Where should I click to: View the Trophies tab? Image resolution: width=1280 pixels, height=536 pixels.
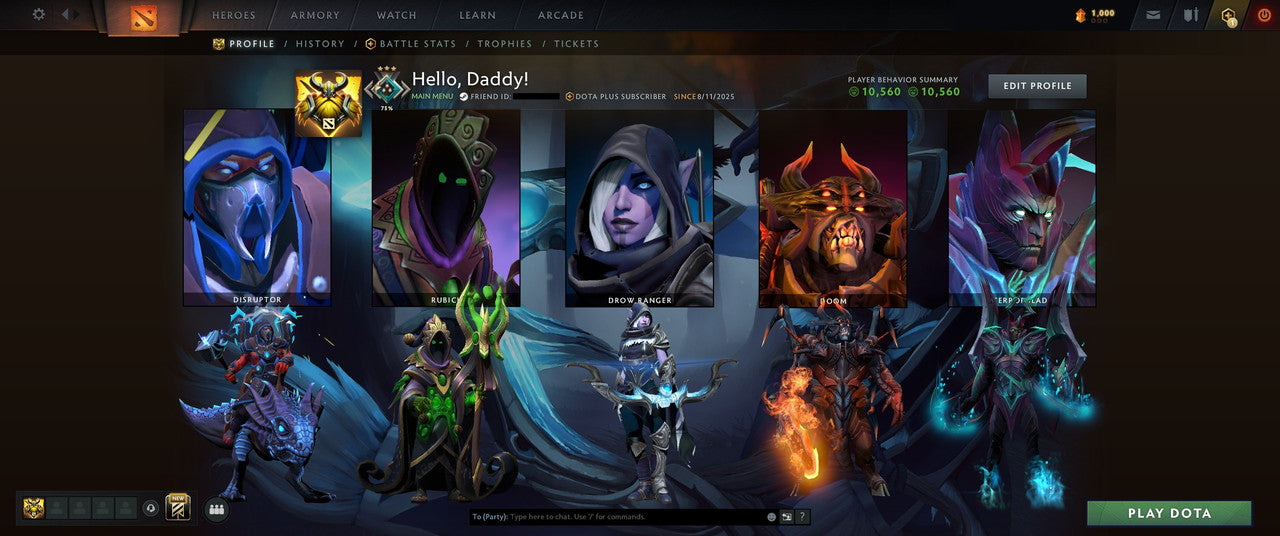[505, 44]
